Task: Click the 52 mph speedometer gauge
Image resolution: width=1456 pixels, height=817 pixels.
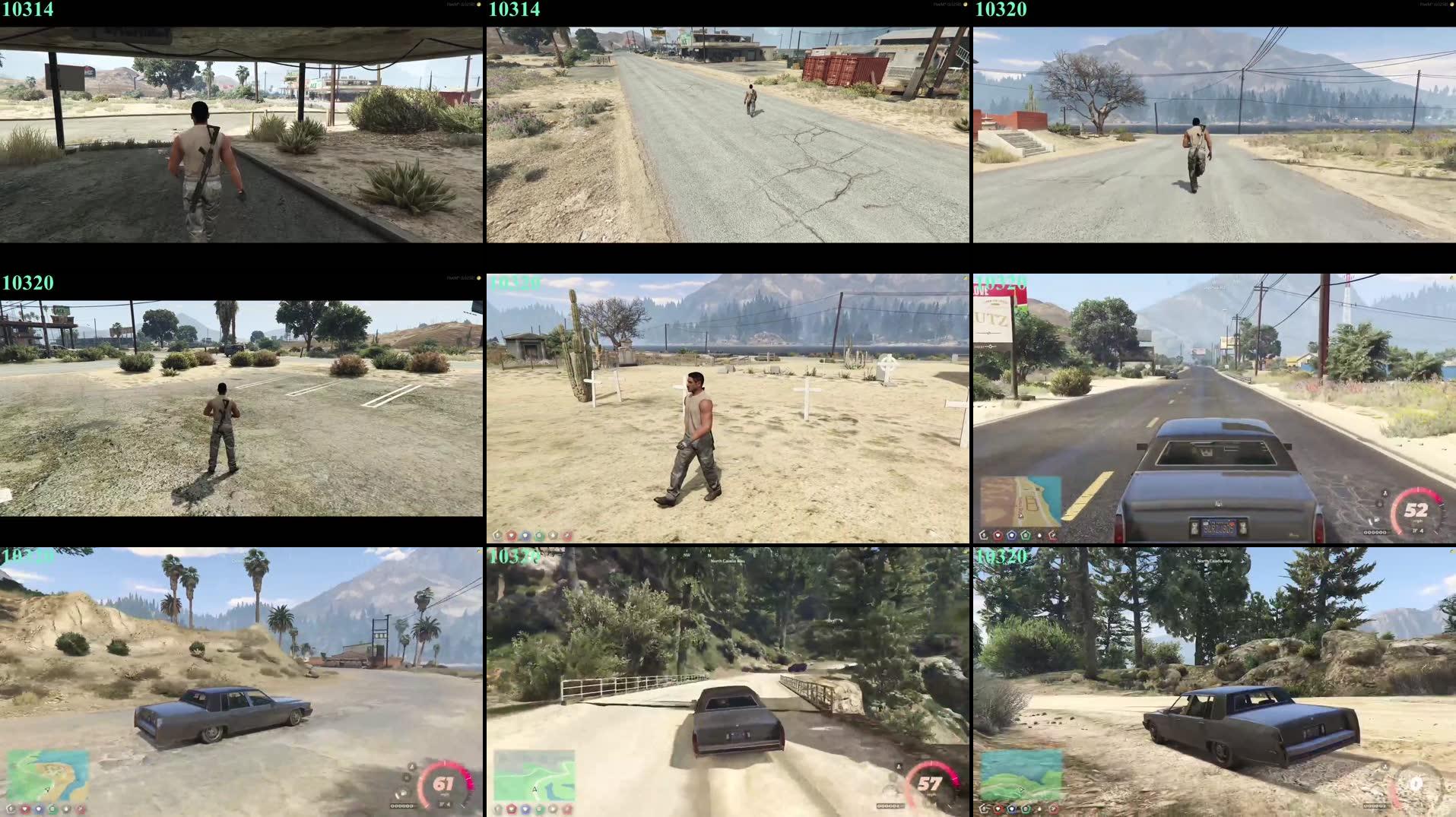Action: click(x=1417, y=510)
